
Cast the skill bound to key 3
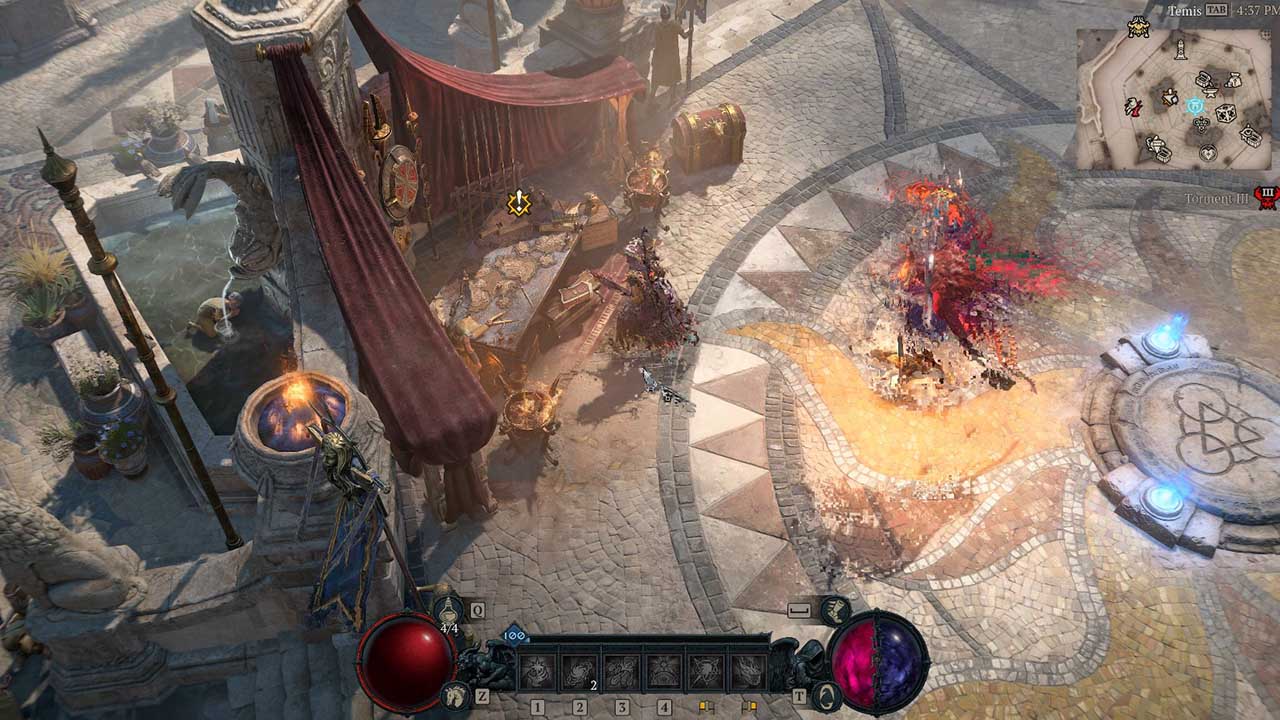click(622, 671)
